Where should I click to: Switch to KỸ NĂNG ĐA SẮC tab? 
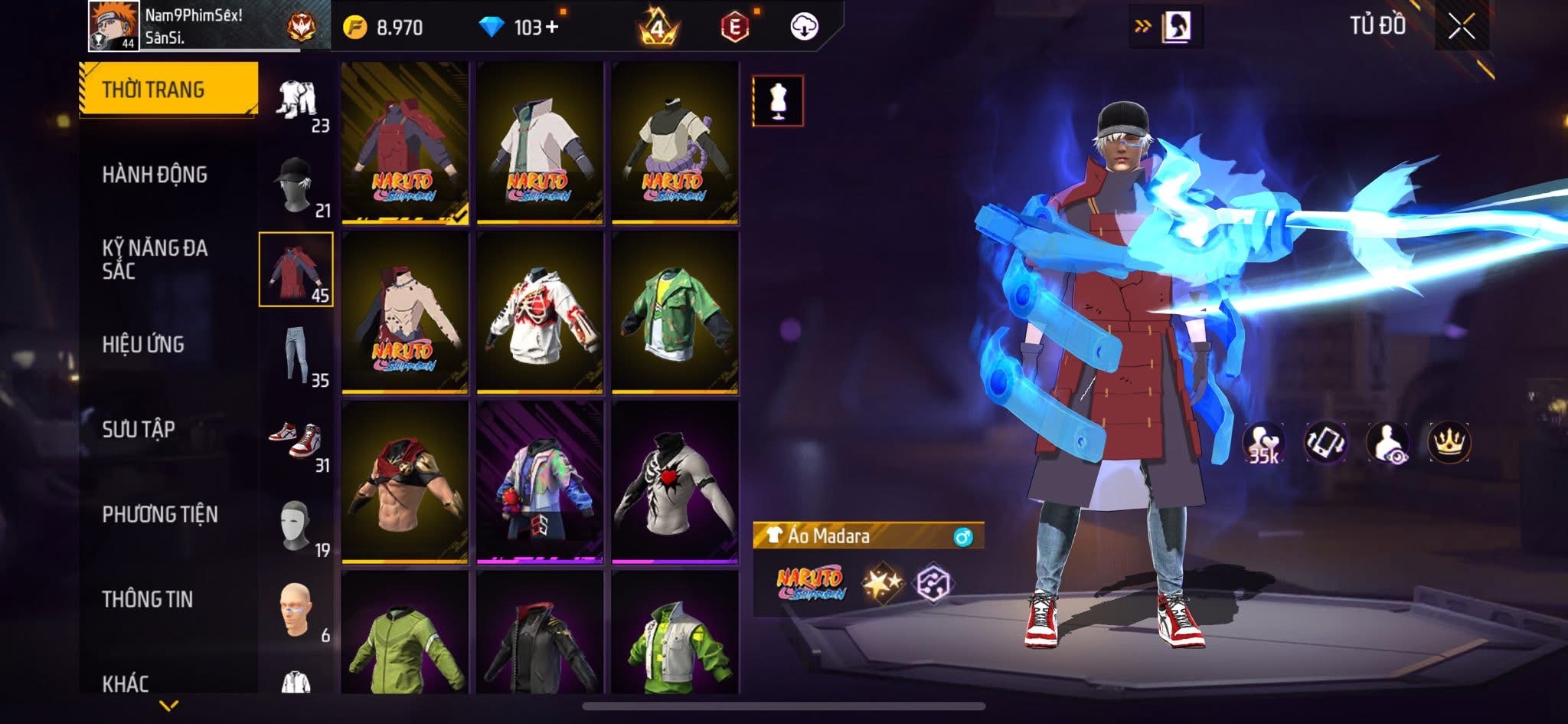(x=155, y=259)
